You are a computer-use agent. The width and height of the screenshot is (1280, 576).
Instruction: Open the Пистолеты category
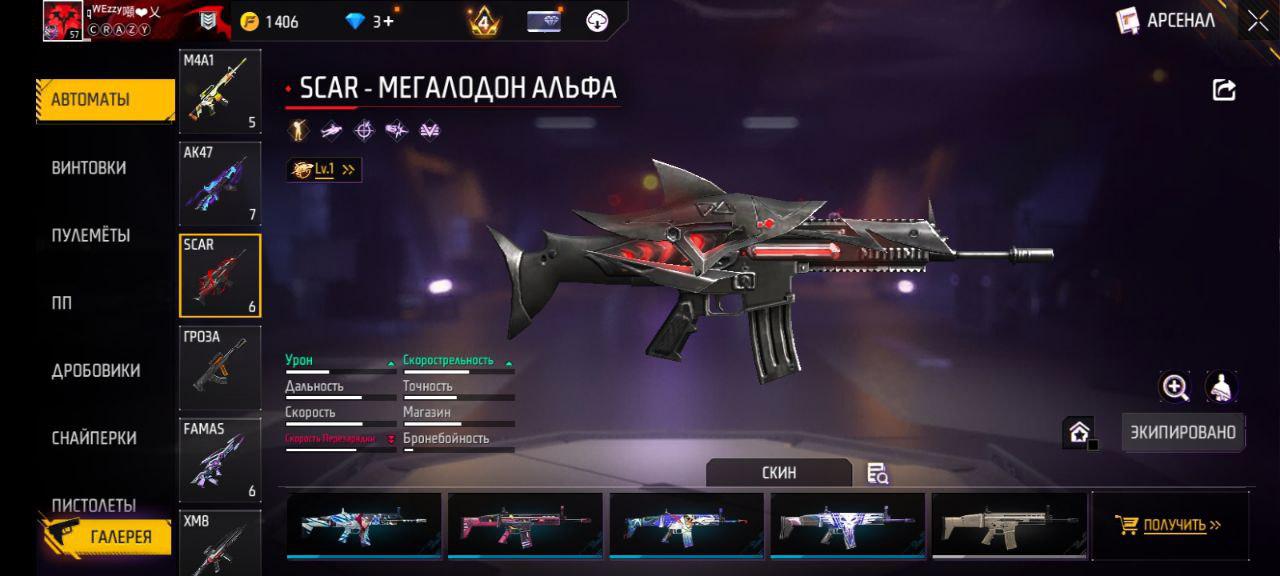94,504
